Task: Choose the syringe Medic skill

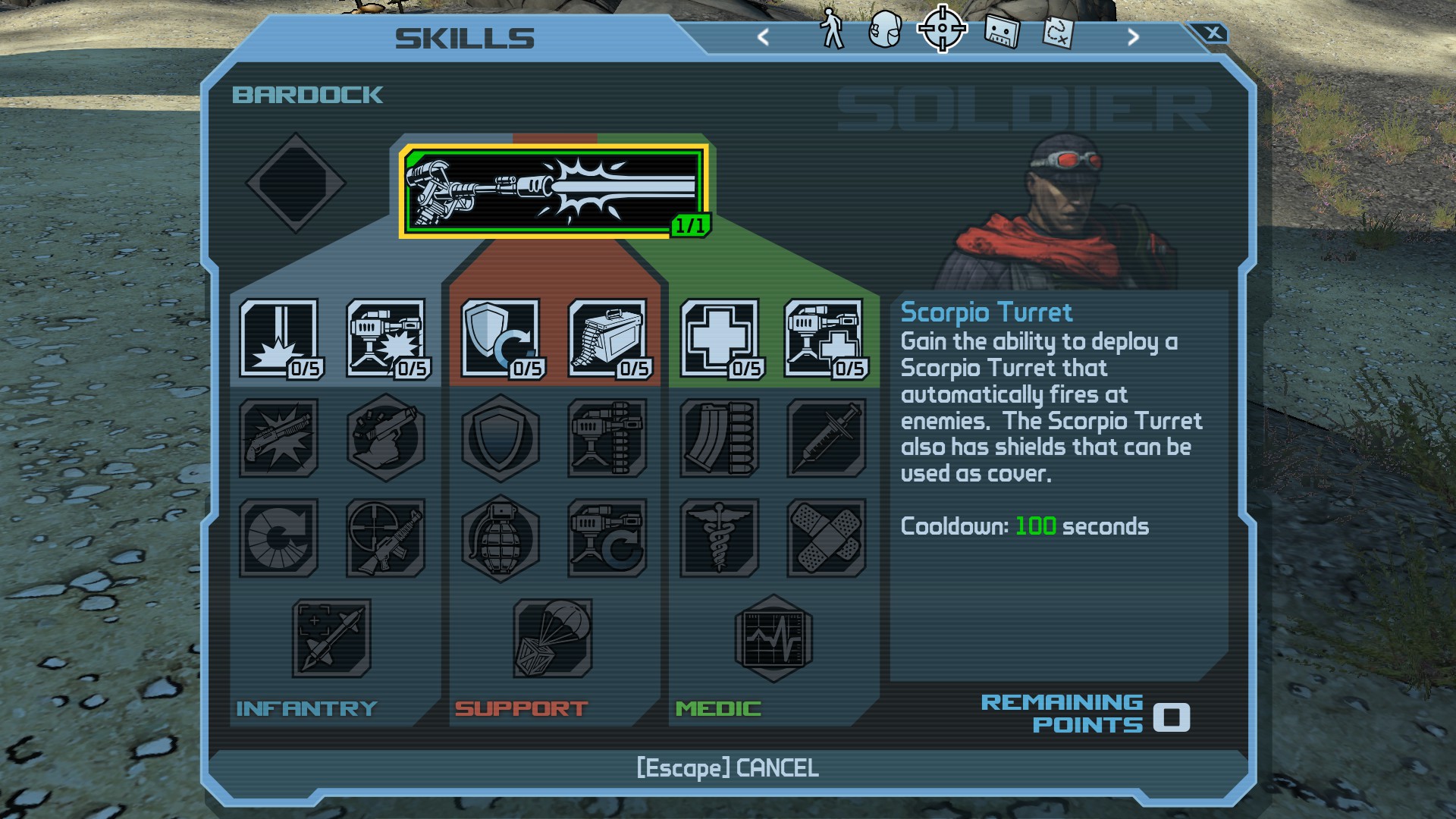Action: pos(826,438)
